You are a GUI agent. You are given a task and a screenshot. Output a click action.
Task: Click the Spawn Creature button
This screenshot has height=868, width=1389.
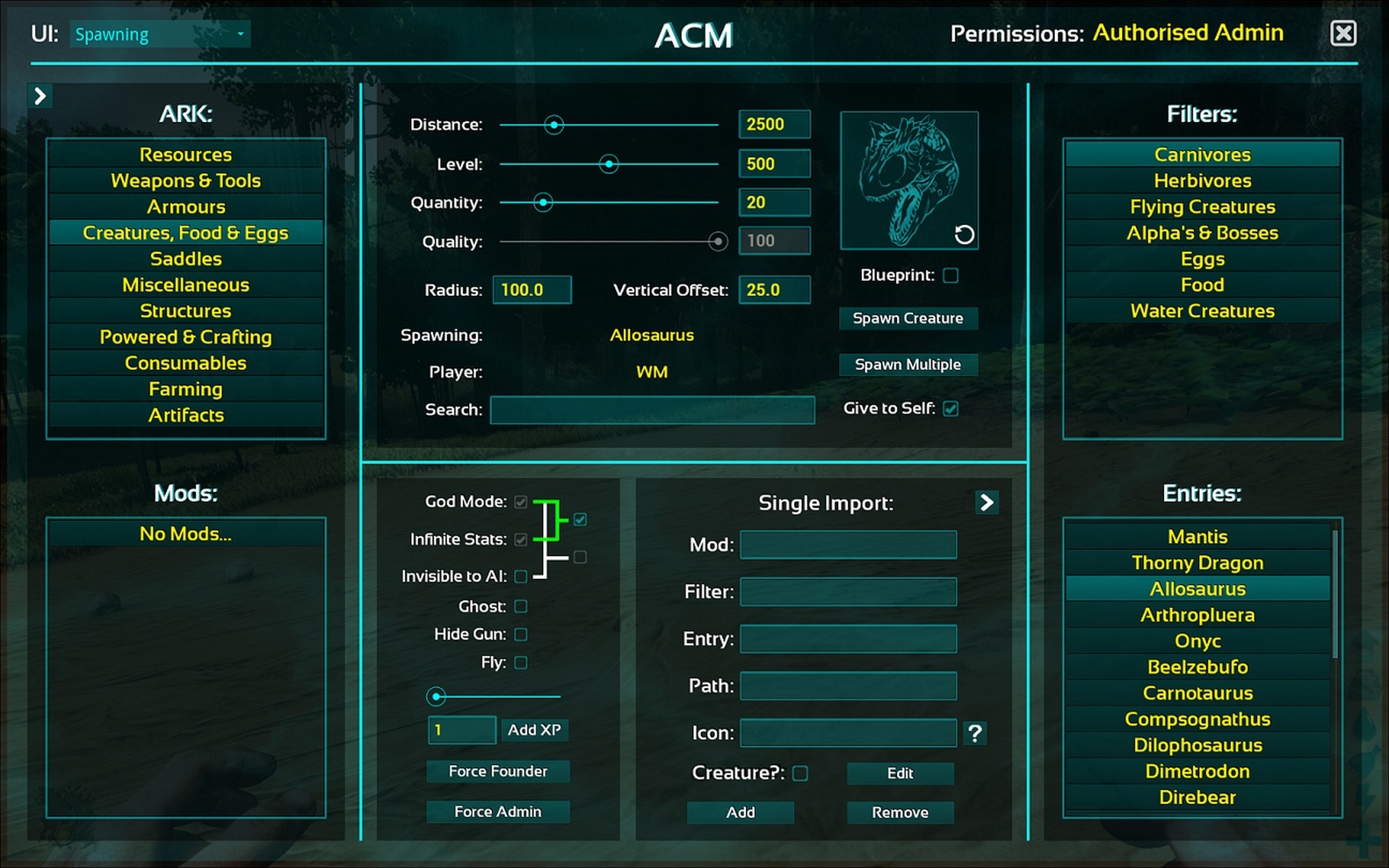[908, 318]
